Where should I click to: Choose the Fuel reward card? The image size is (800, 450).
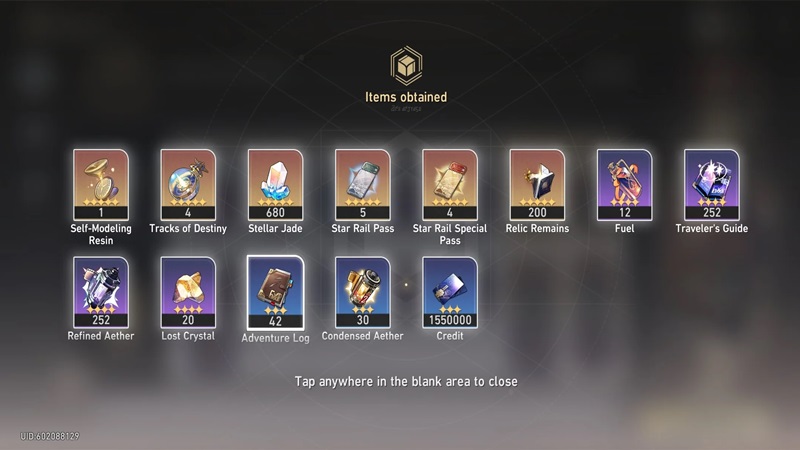coord(624,184)
